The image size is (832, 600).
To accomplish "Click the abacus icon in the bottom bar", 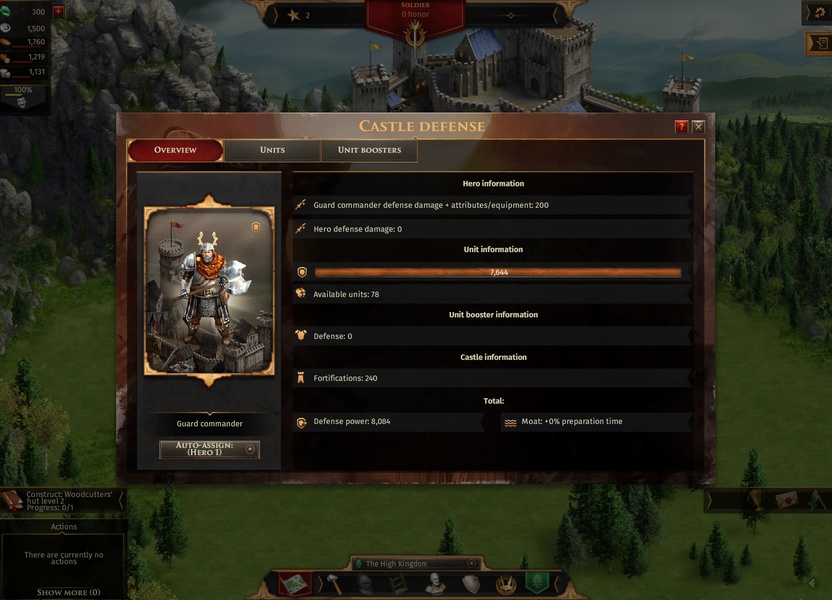I will [400, 584].
